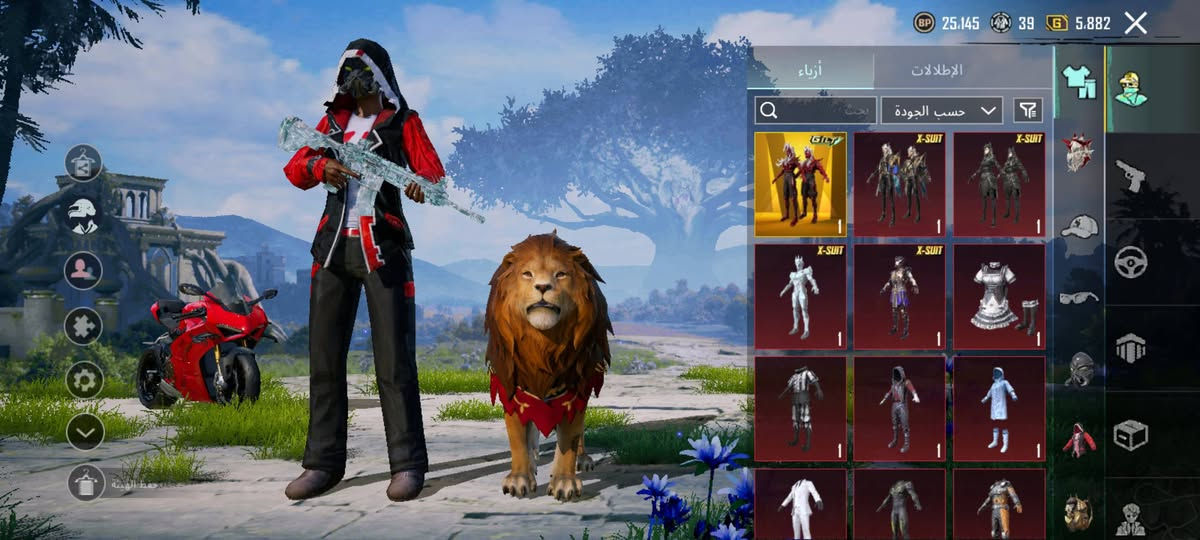1200x540 pixels.
Task: Select the light blue hooded coat outfit
Action: tap(999, 409)
